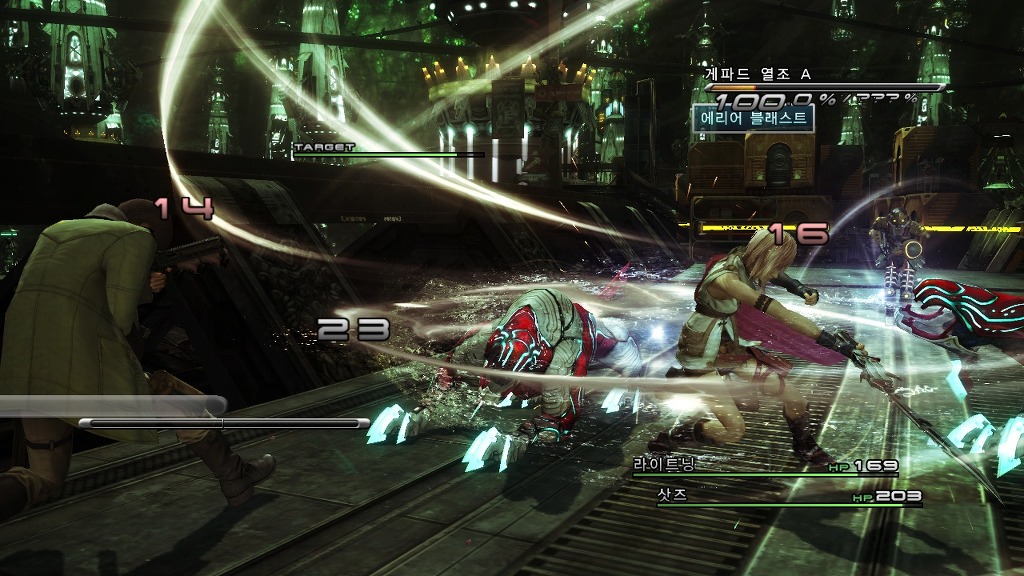
Task: Click the 에리어 블래스트 ability label
Action: (753, 118)
